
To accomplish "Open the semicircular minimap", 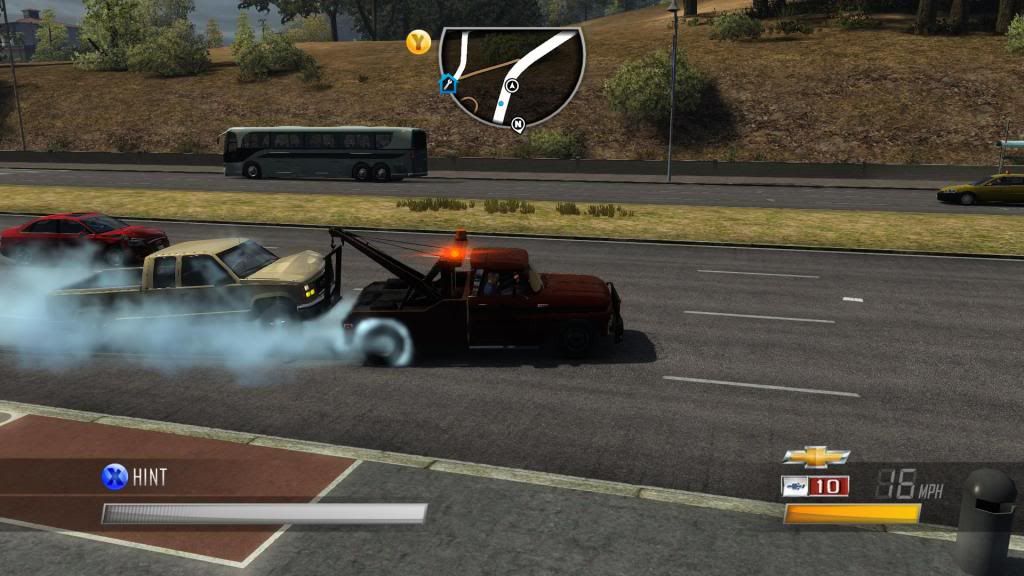I will pyautogui.click(x=511, y=72).
